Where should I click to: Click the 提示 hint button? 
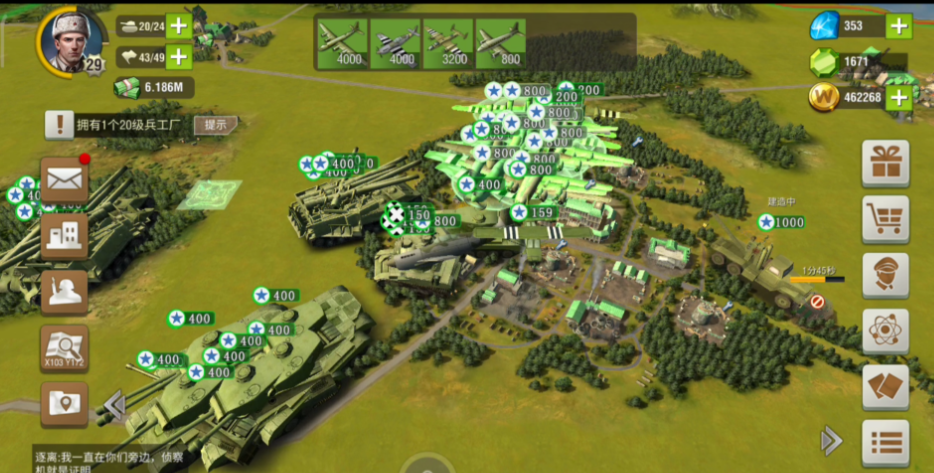pos(216,125)
